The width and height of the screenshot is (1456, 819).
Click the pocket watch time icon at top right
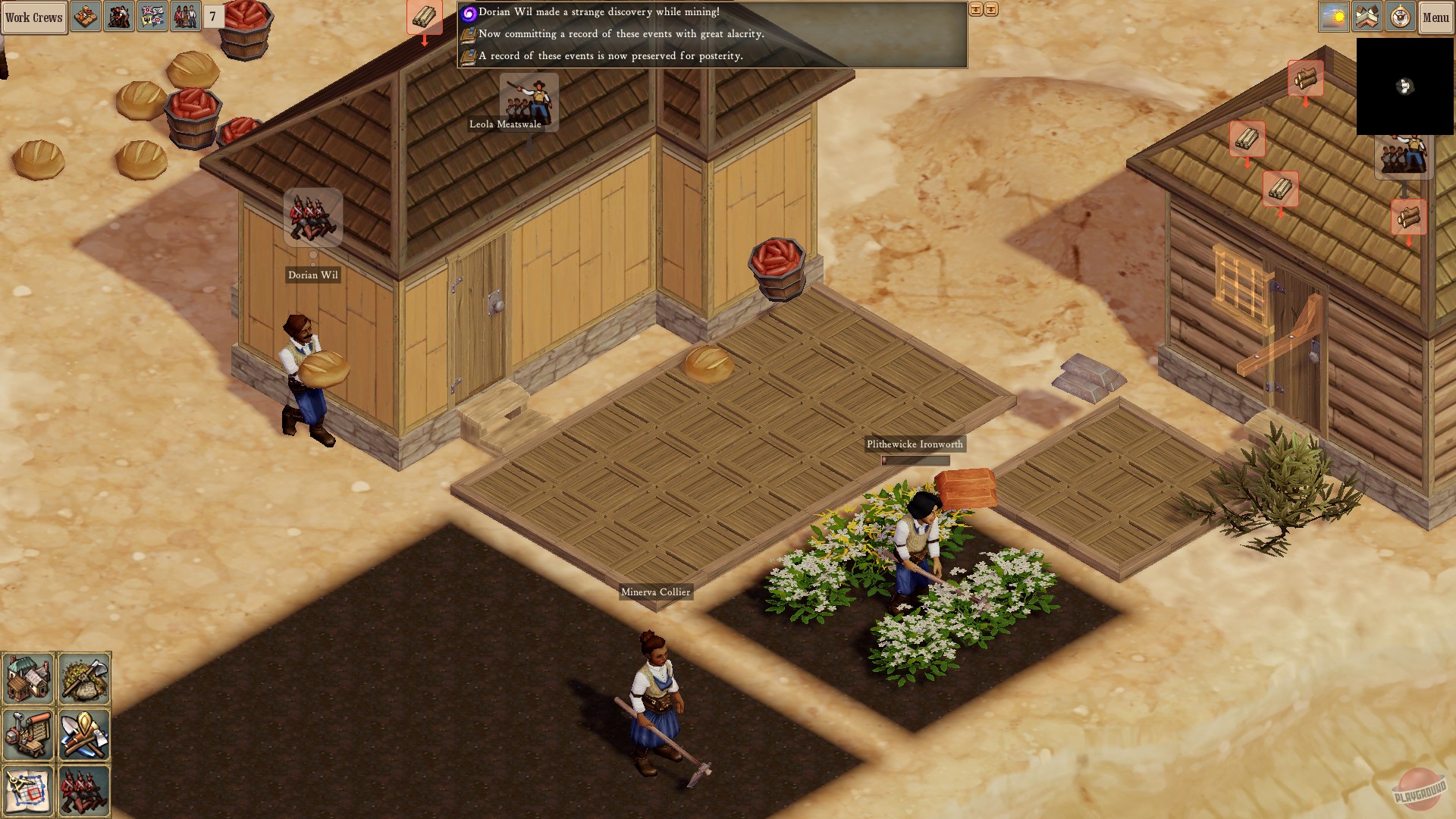tap(1401, 15)
